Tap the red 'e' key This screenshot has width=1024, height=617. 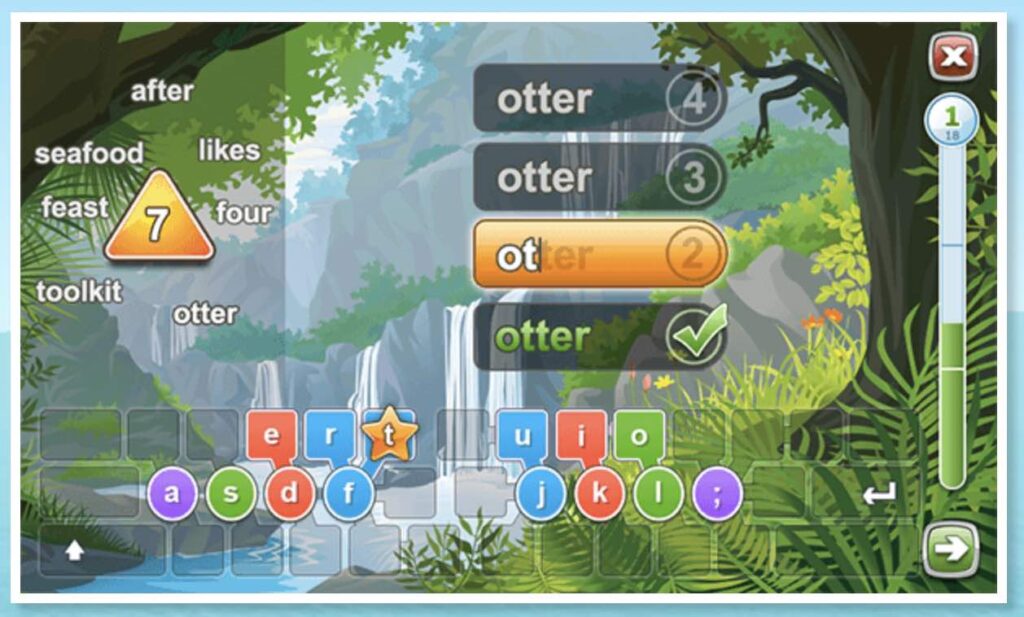tap(270, 436)
